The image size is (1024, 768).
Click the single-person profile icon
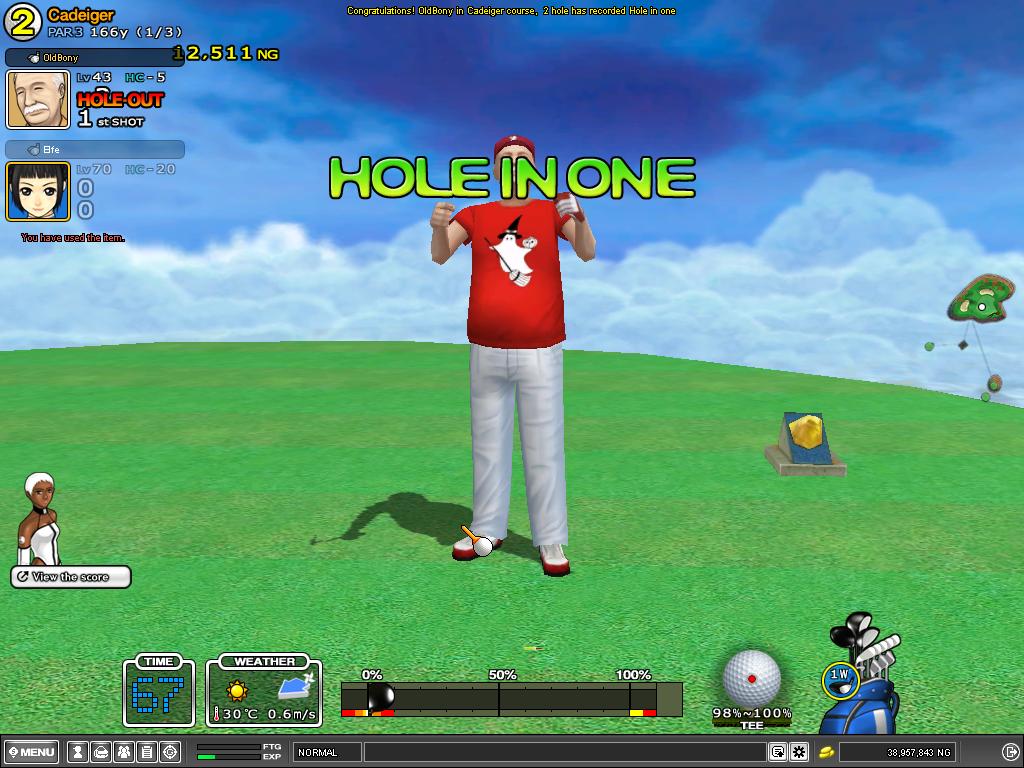coord(79,752)
